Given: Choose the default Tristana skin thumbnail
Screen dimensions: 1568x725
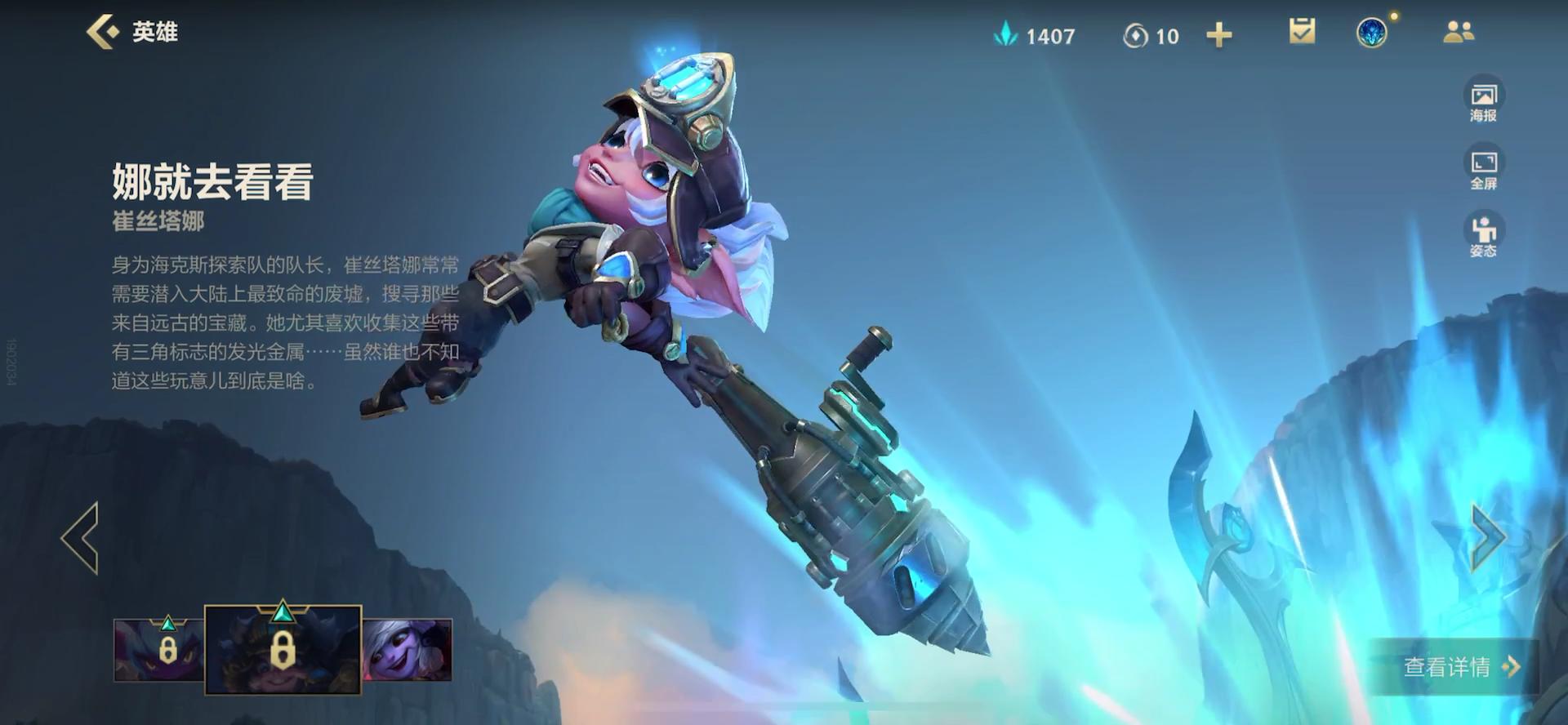Looking at the screenshot, I should pos(407,650).
